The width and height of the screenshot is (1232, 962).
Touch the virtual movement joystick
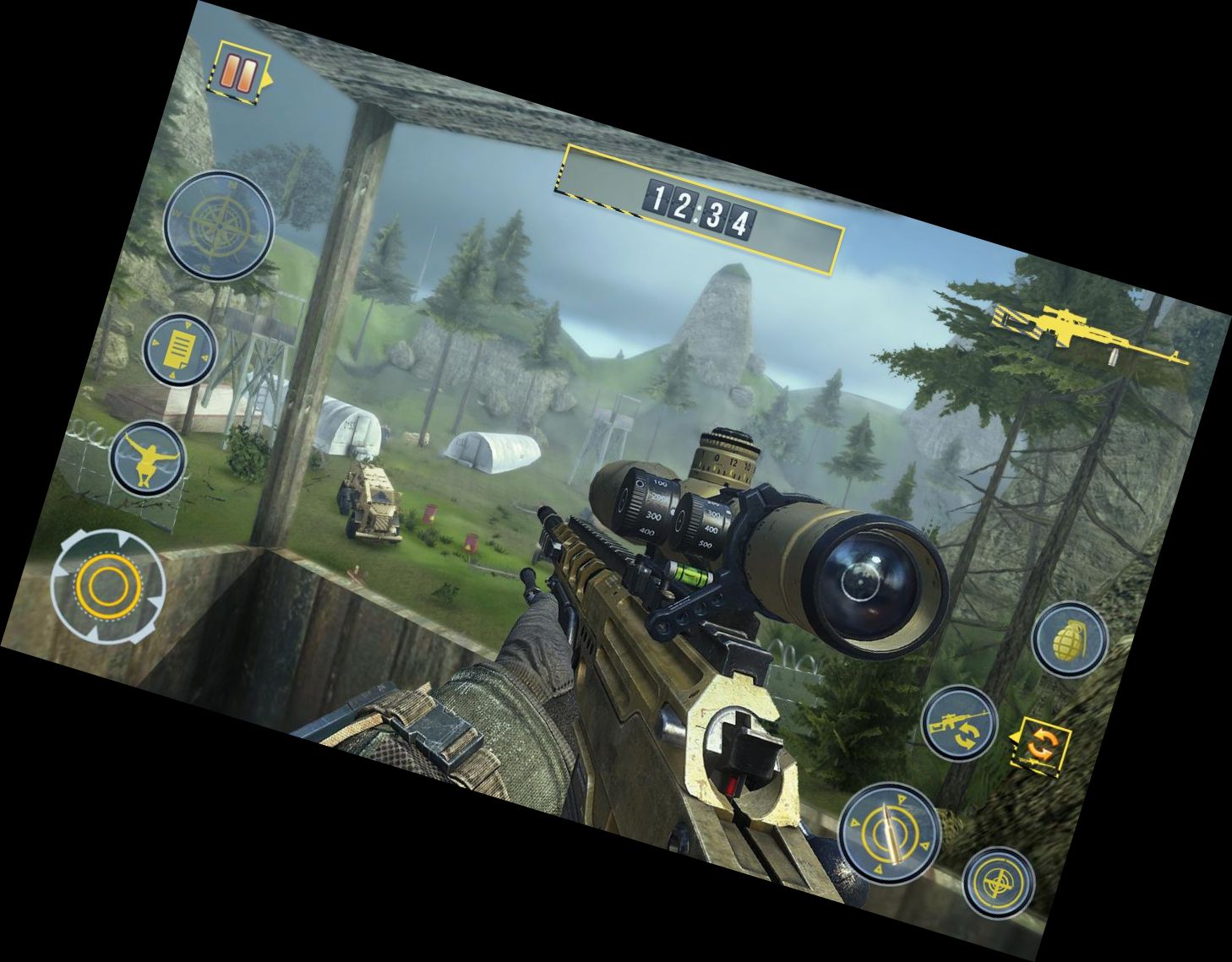107,584
